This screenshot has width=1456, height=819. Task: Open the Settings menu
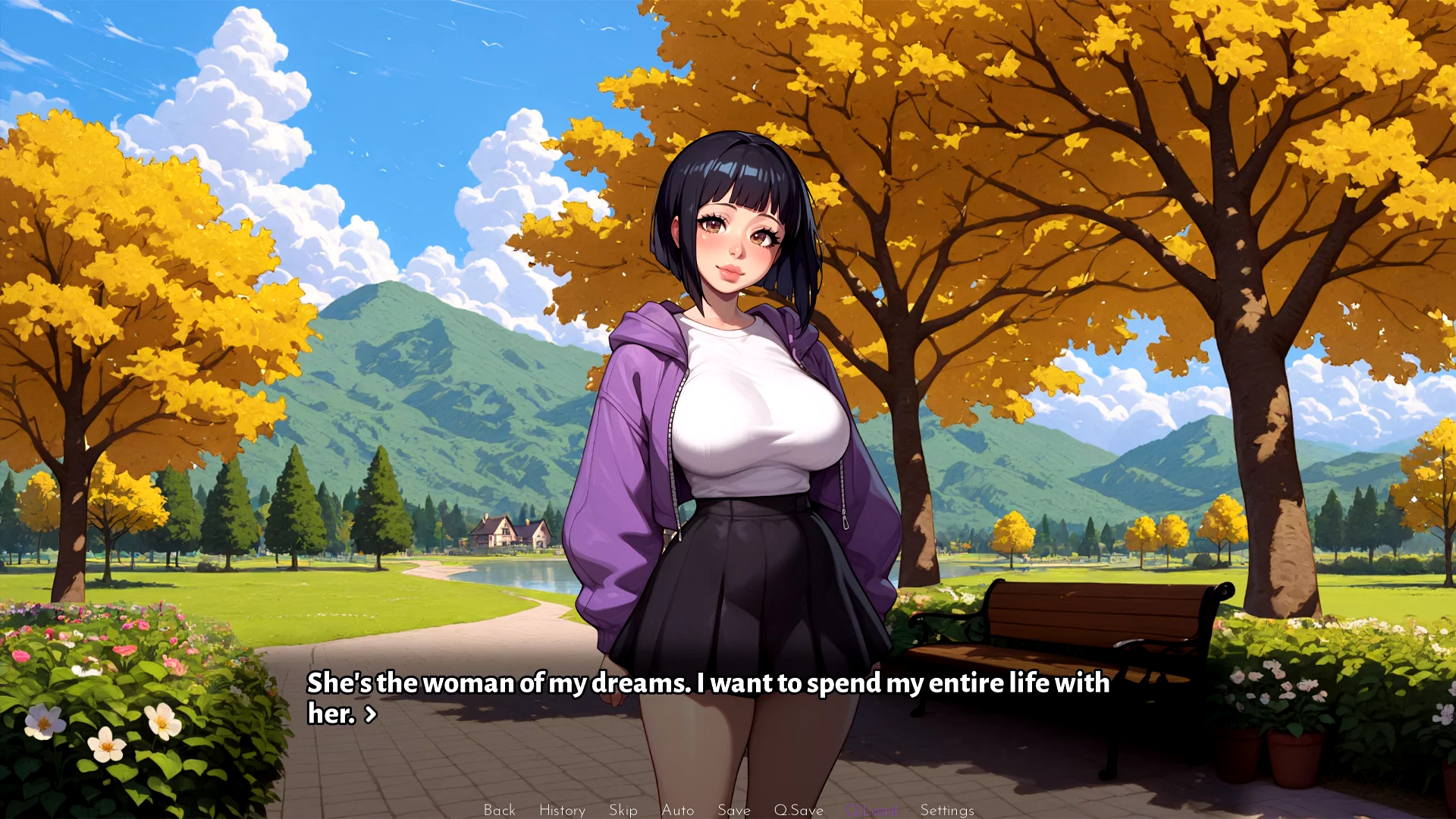click(946, 810)
